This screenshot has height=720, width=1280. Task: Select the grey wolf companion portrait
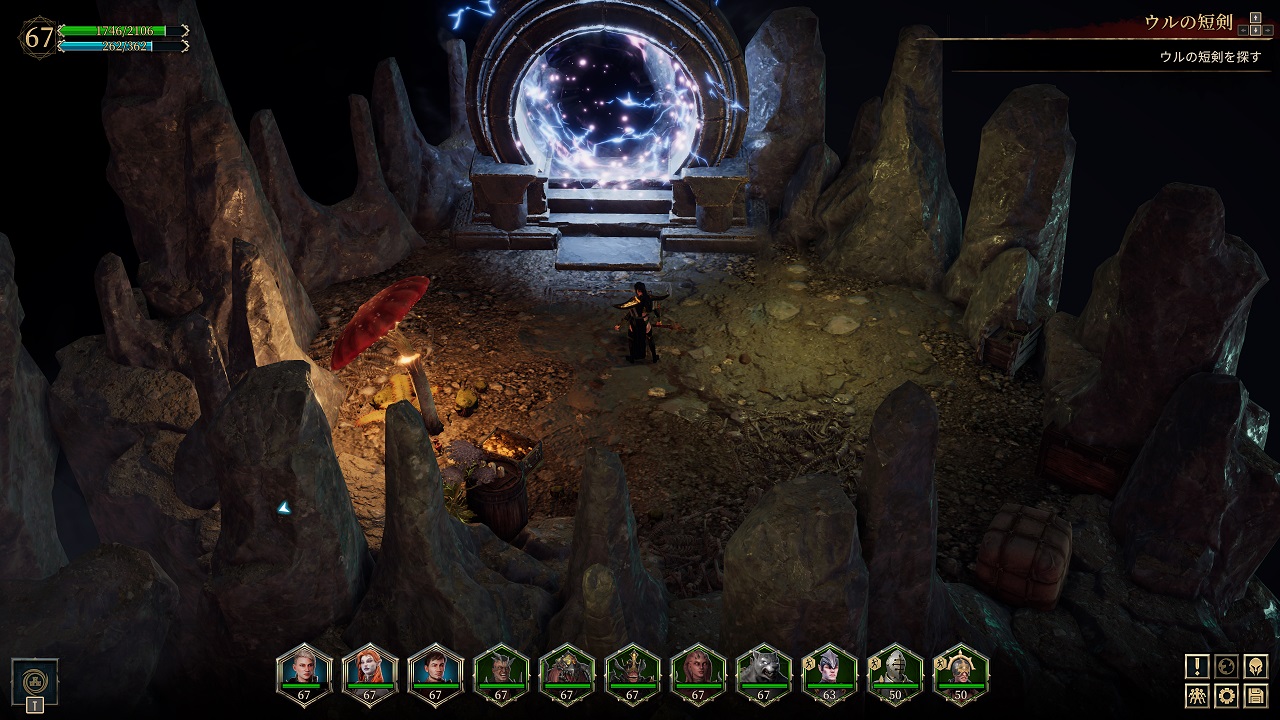(x=764, y=668)
